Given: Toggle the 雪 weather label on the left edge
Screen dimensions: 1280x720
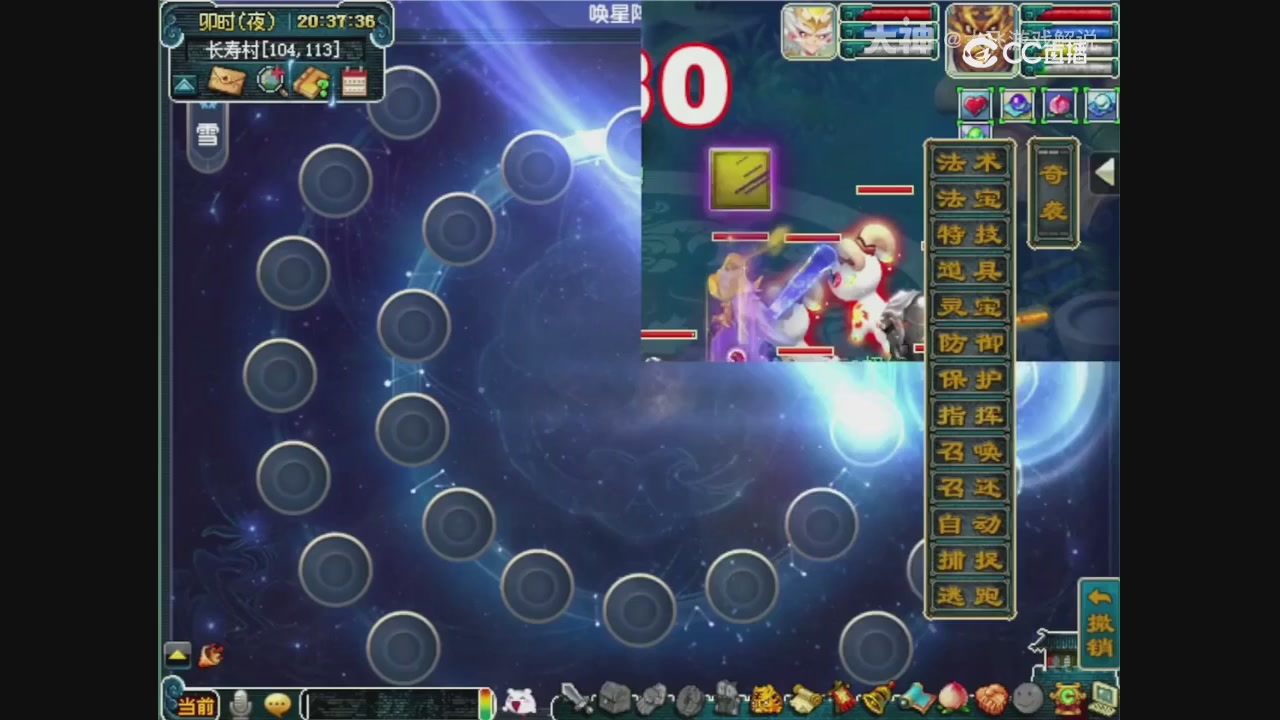Looking at the screenshot, I should pos(207,134).
